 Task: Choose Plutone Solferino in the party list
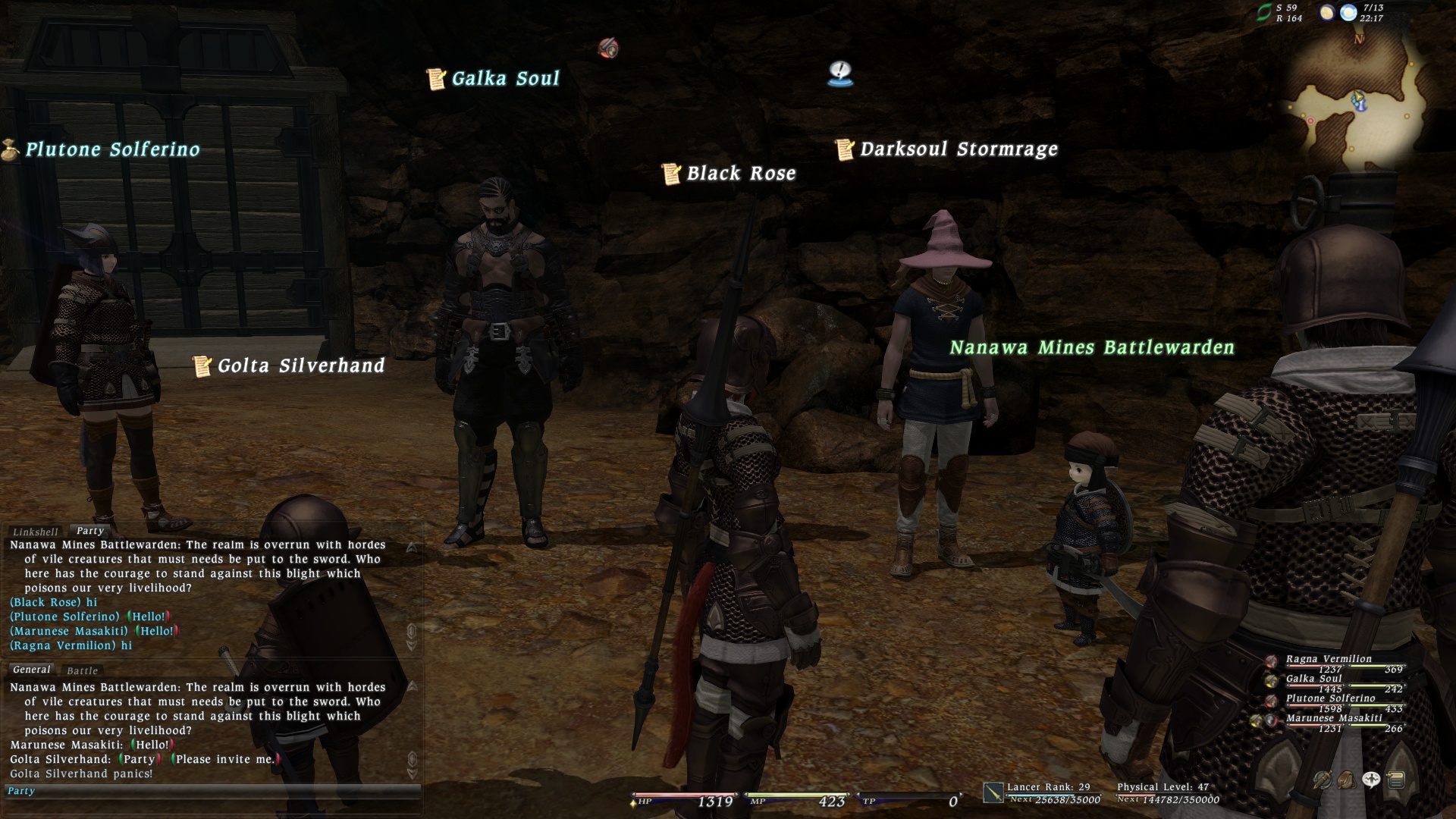pyautogui.click(x=1330, y=698)
